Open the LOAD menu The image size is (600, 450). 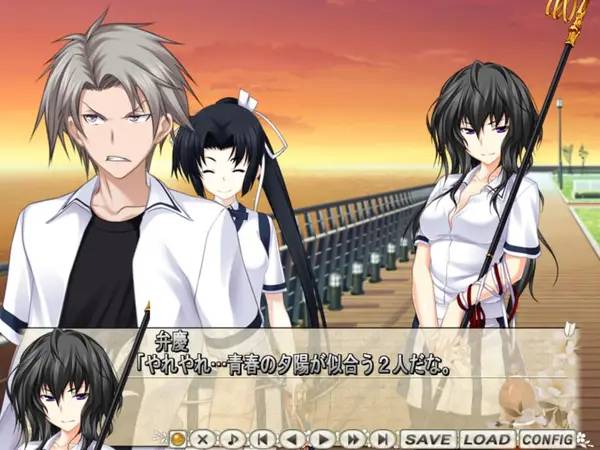tap(487, 439)
